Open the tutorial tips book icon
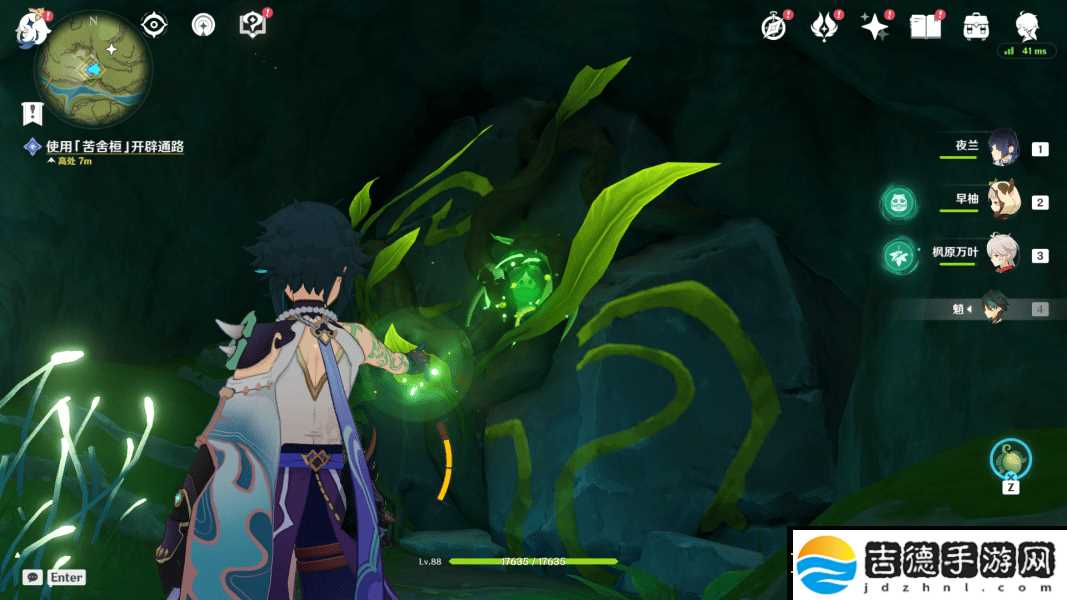This screenshot has height=600, width=1067. [253, 25]
